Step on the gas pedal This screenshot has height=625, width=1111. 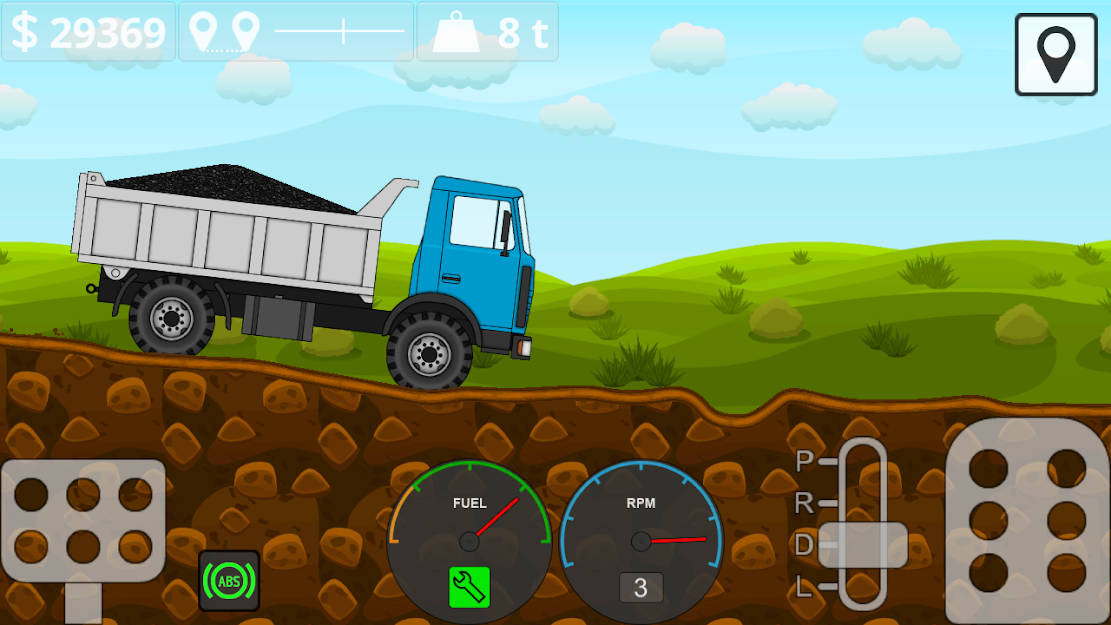coord(1027,520)
